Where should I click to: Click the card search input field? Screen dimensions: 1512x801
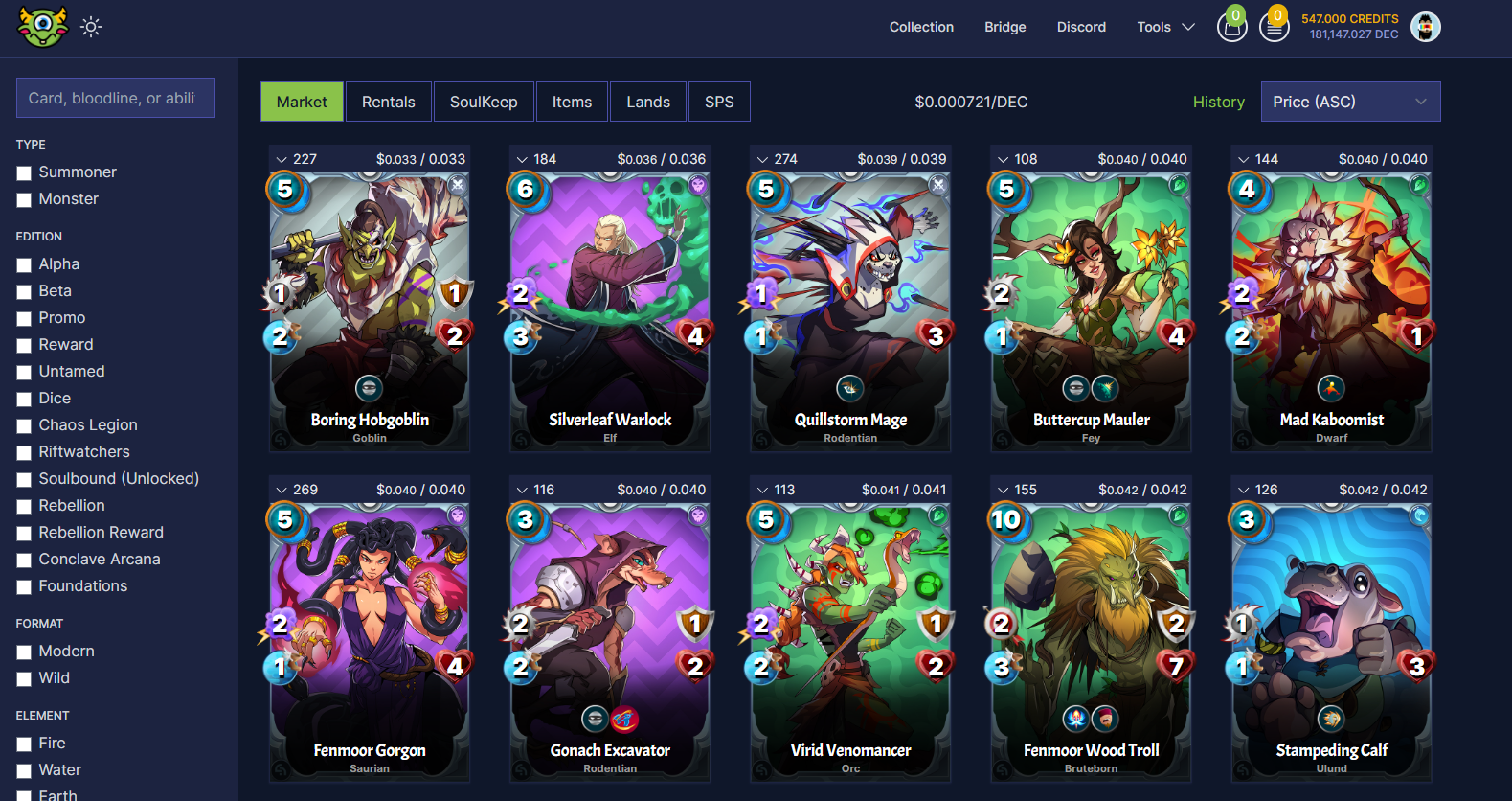tap(116, 98)
